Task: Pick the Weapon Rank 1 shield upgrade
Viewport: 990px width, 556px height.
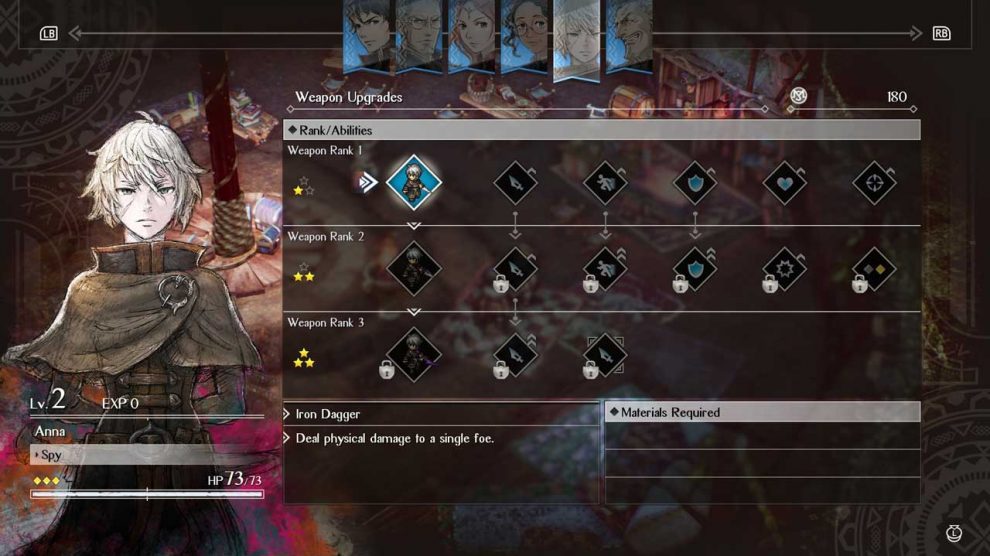Action: point(695,183)
